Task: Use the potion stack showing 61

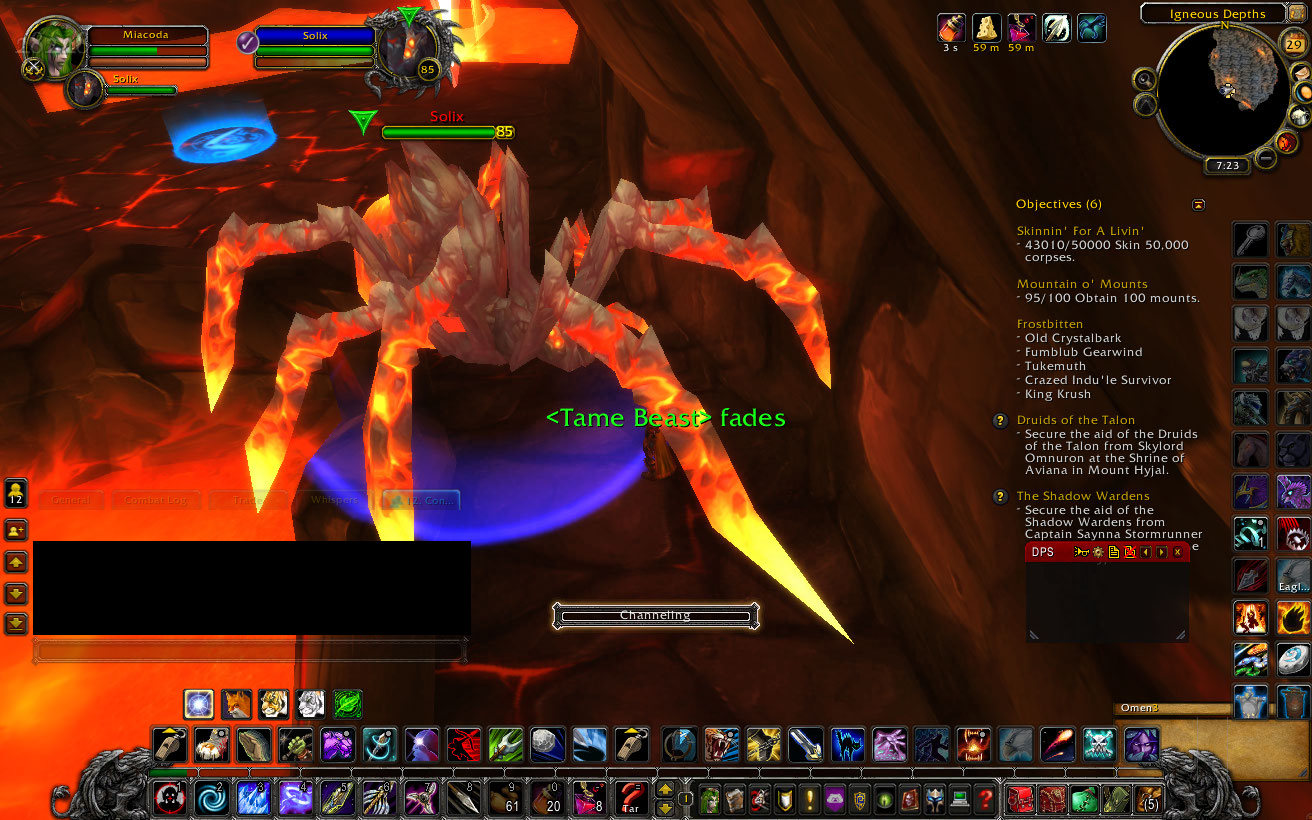Action: tap(505, 798)
